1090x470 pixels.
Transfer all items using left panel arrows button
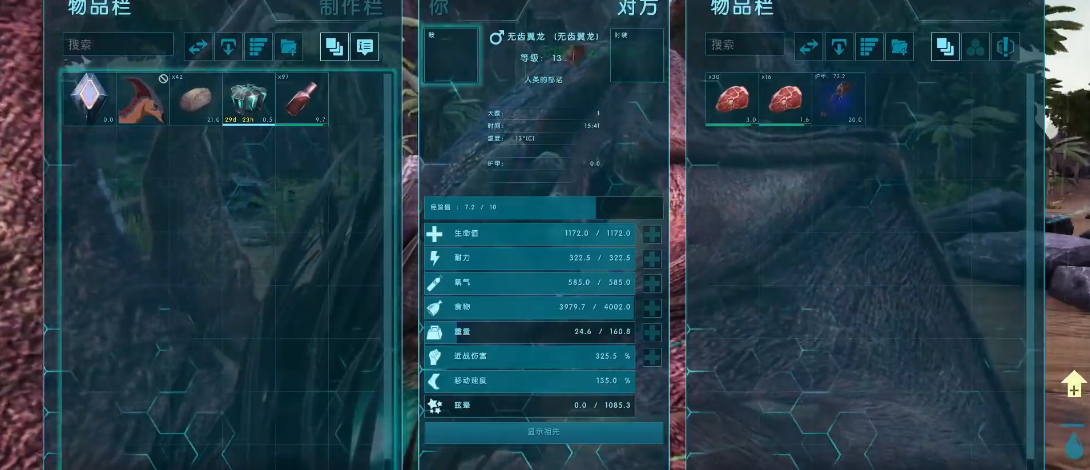point(198,46)
